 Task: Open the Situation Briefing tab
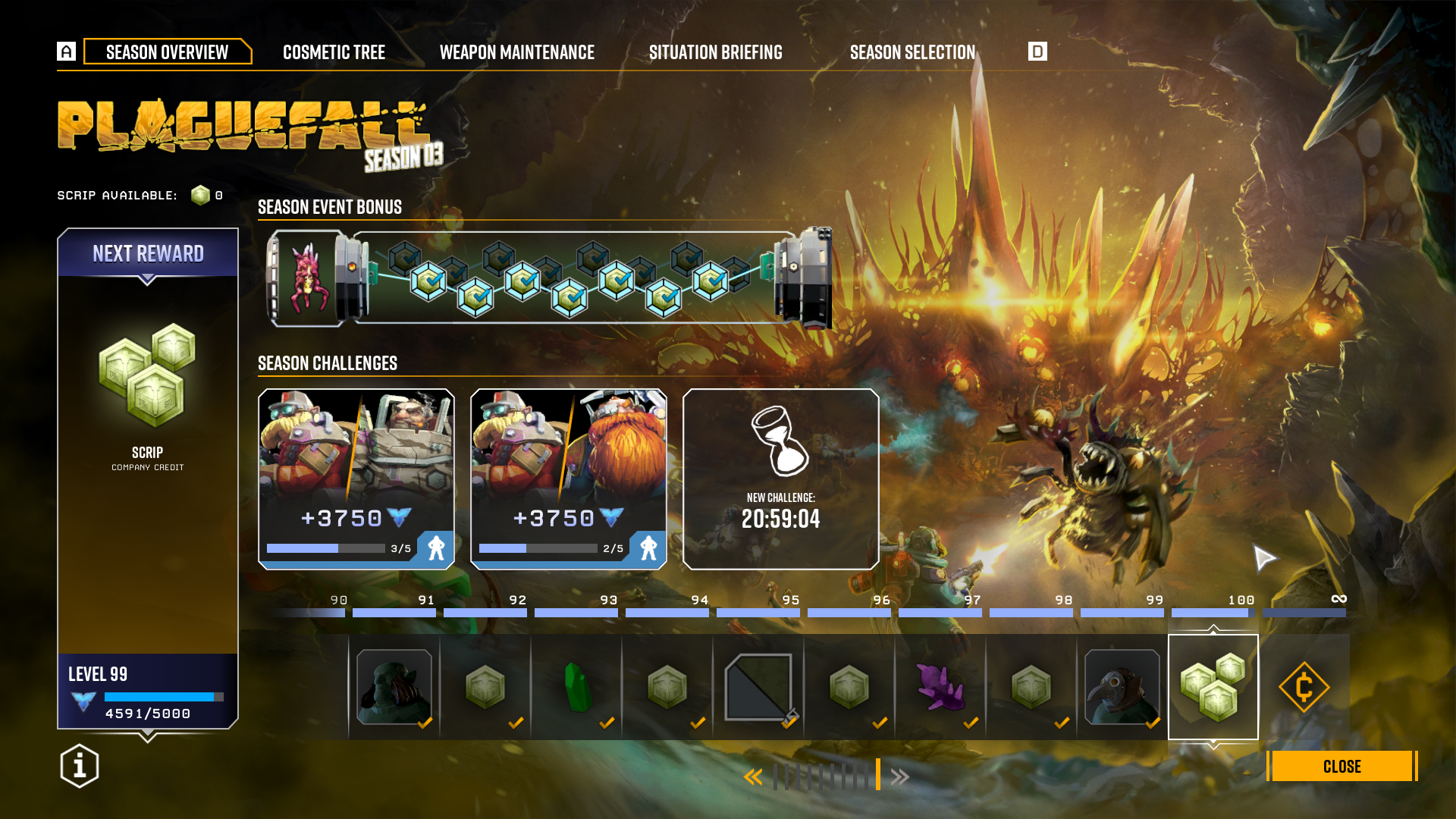pyautogui.click(x=715, y=52)
